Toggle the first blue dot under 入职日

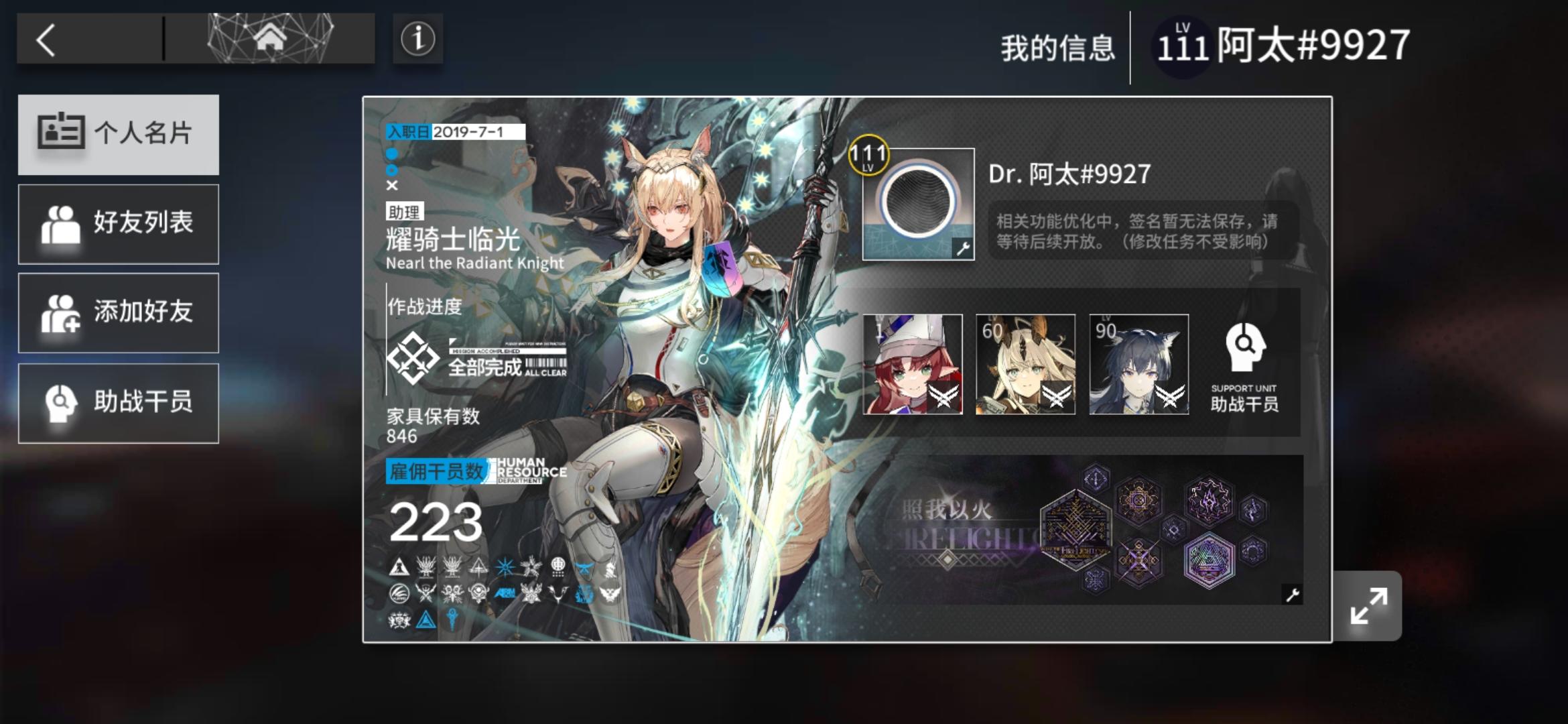[x=392, y=154]
